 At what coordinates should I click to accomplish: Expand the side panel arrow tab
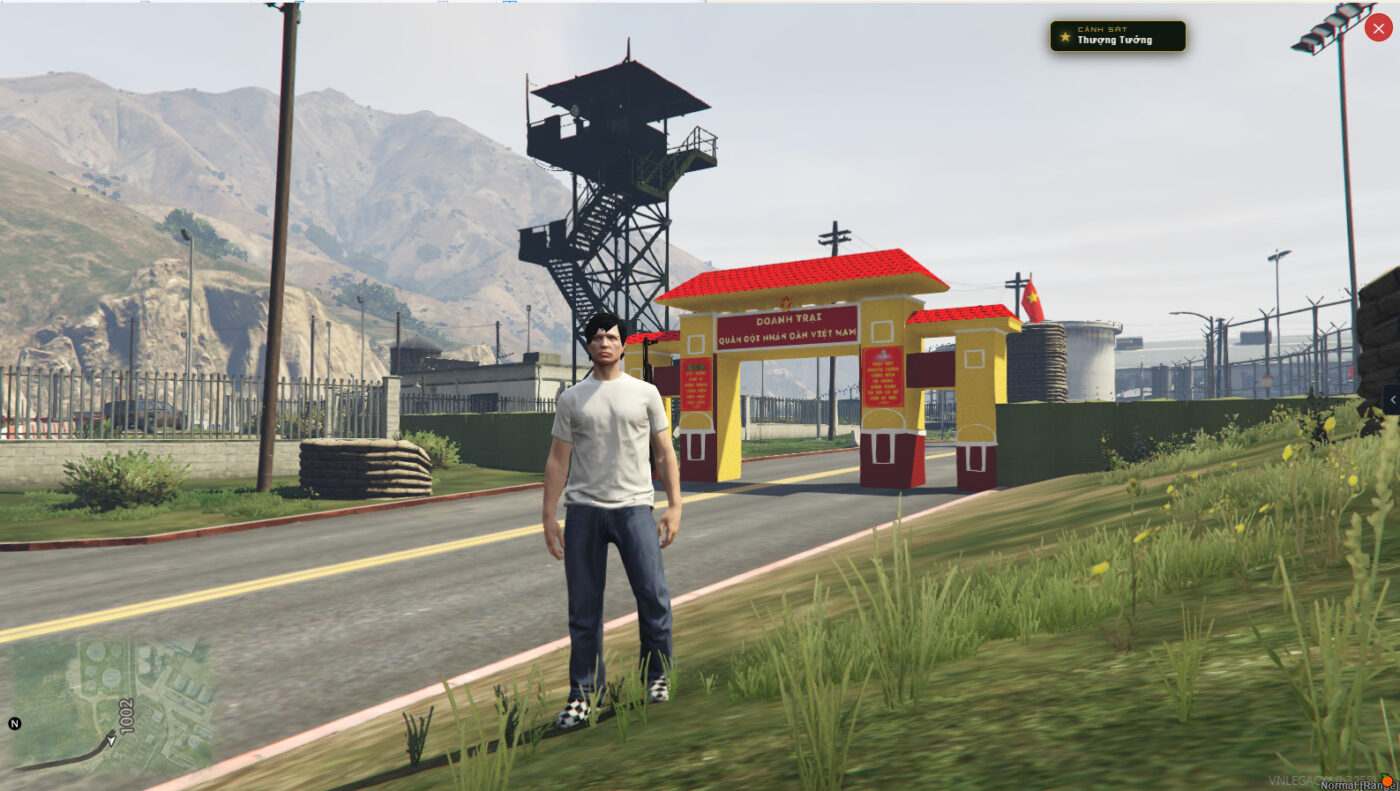pos(1391,400)
